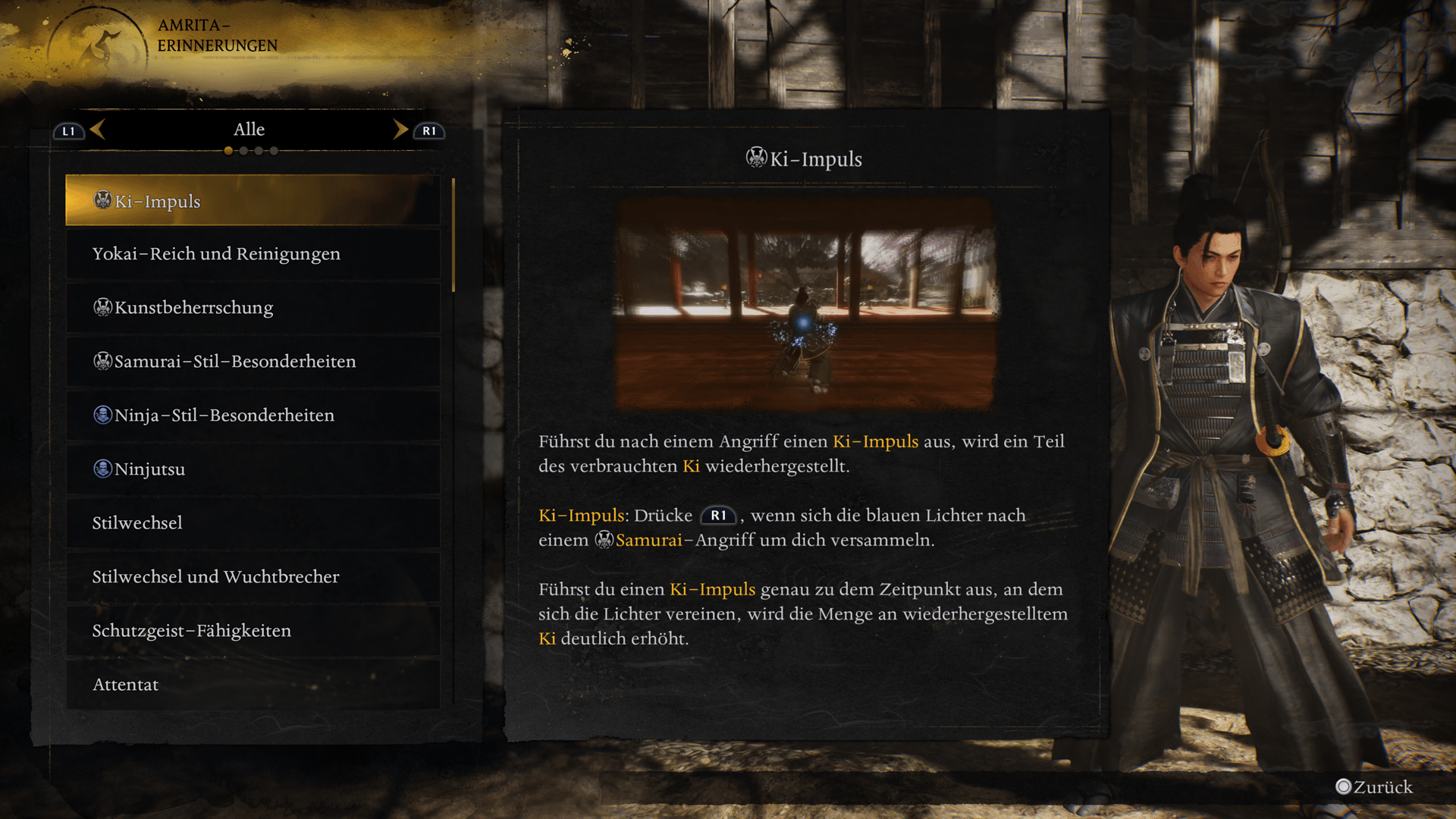Open Samurai-Stil-Besonderheiten entry

(x=253, y=362)
